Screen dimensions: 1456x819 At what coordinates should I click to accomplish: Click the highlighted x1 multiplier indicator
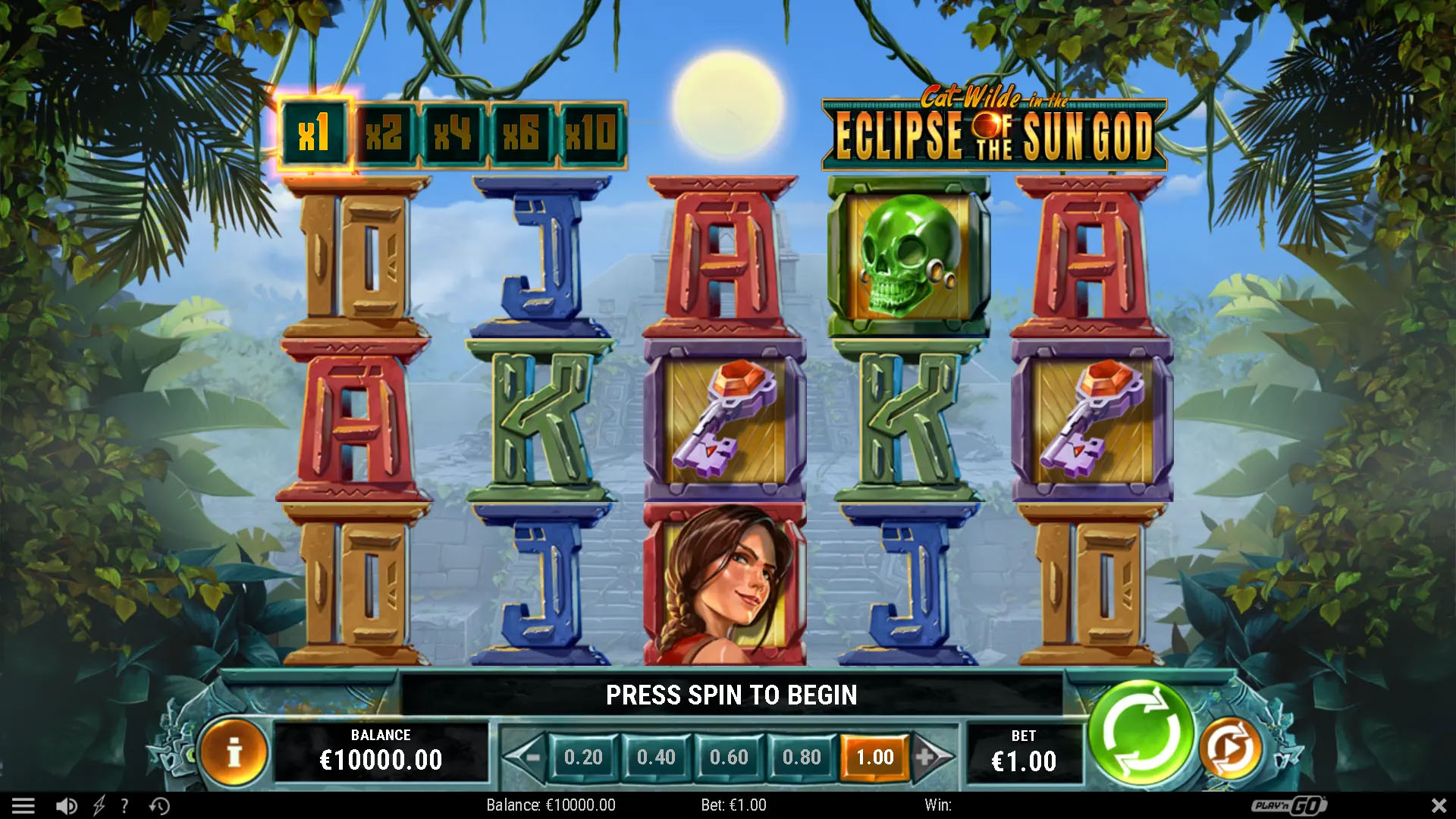[x=315, y=133]
